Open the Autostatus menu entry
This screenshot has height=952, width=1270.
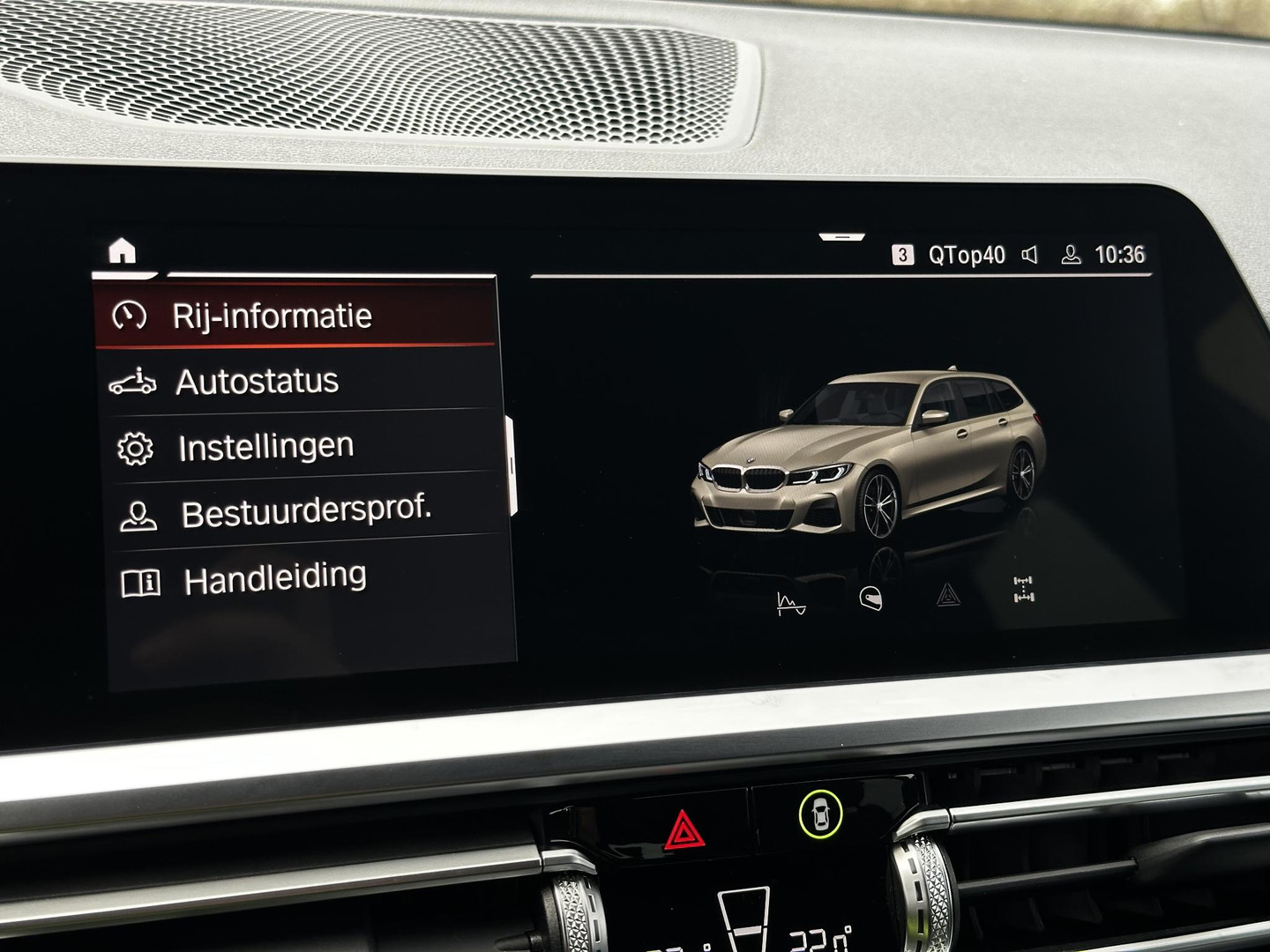(258, 381)
